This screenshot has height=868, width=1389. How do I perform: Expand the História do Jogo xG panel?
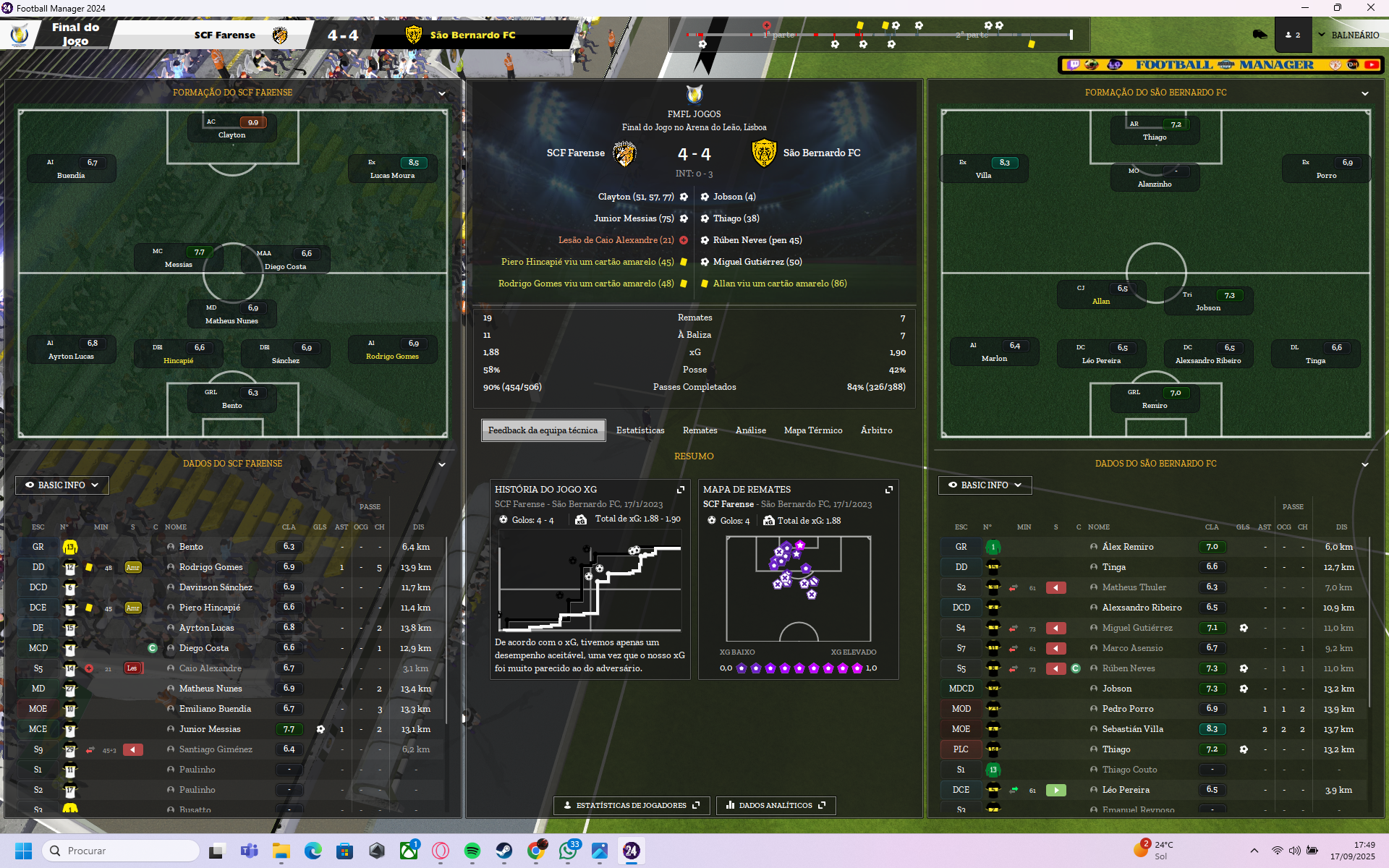tap(680, 490)
